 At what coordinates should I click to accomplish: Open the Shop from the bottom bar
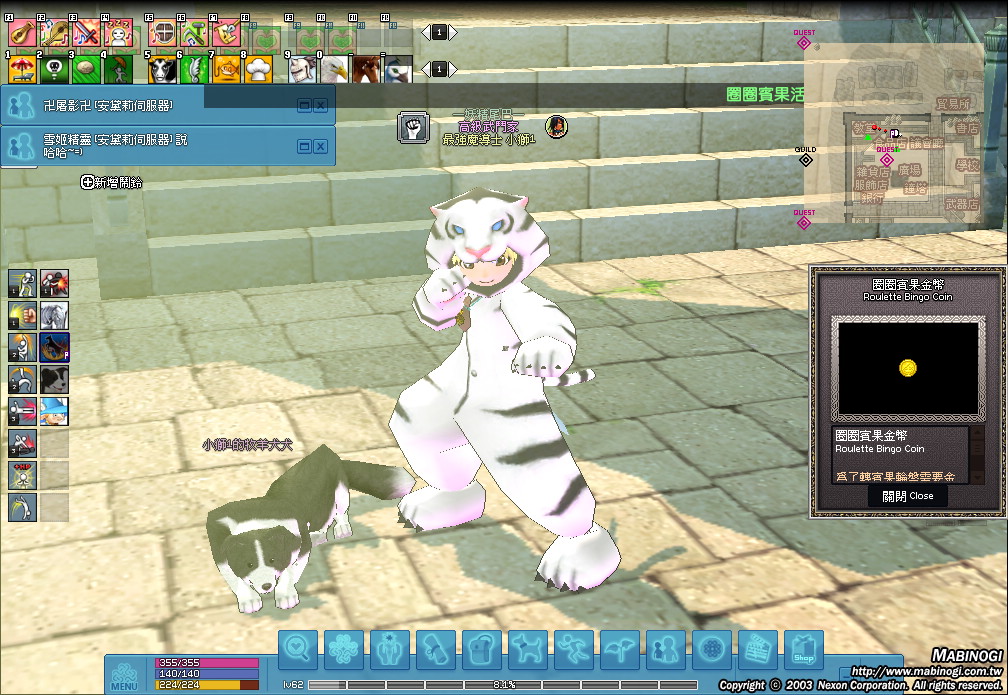(x=803, y=650)
